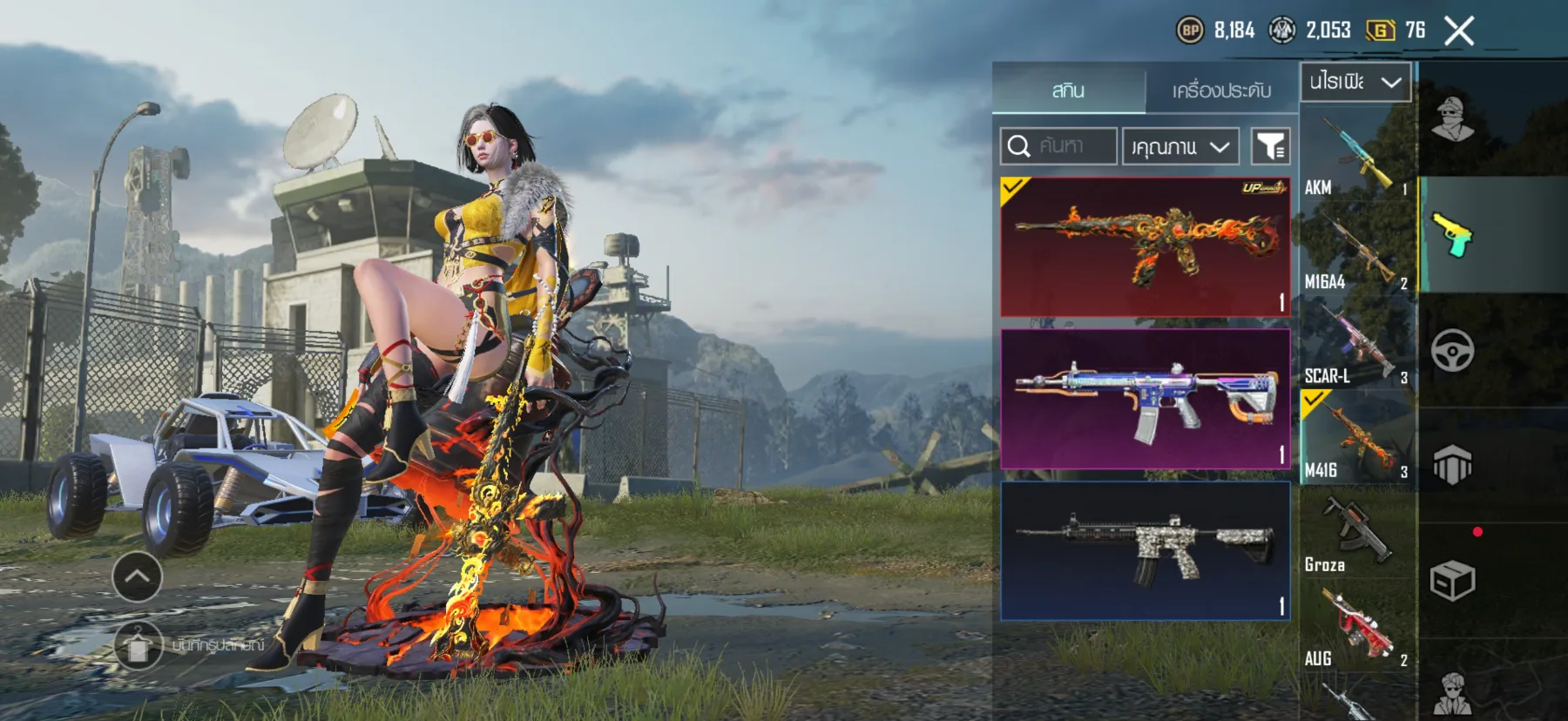1568x721 pixels.
Task: Expand the quality sorting dropdown
Action: coord(1180,145)
